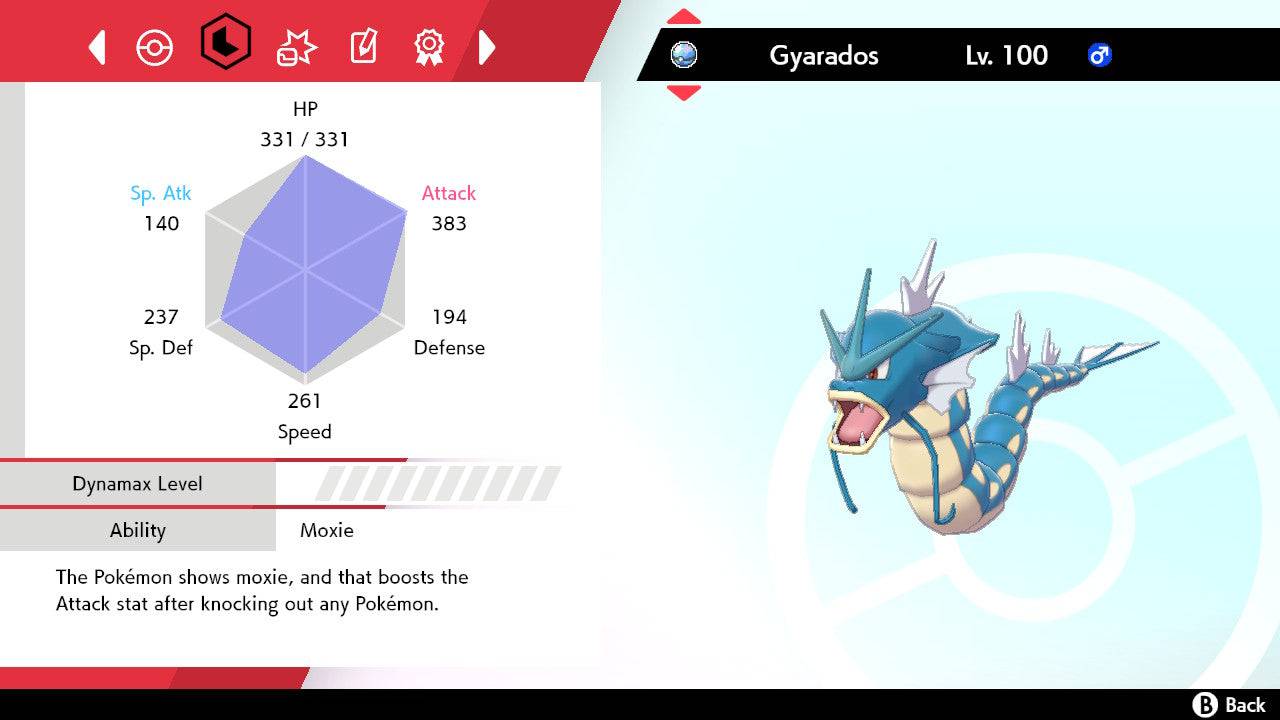1280x720 pixels.
Task: Open the Ability details row
Action: point(138,531)
